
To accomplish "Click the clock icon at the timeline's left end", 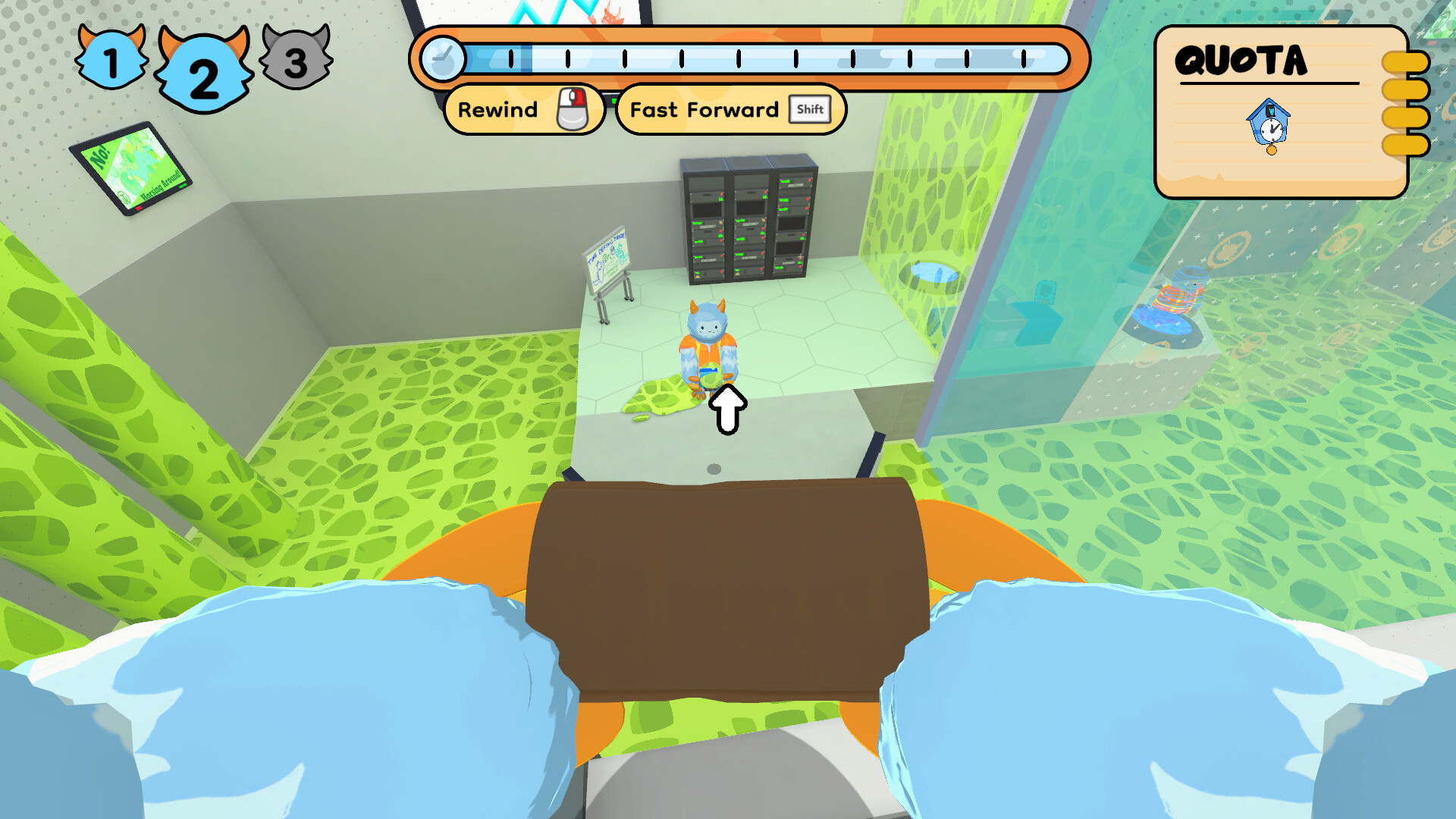I will (x=444, y=58).
